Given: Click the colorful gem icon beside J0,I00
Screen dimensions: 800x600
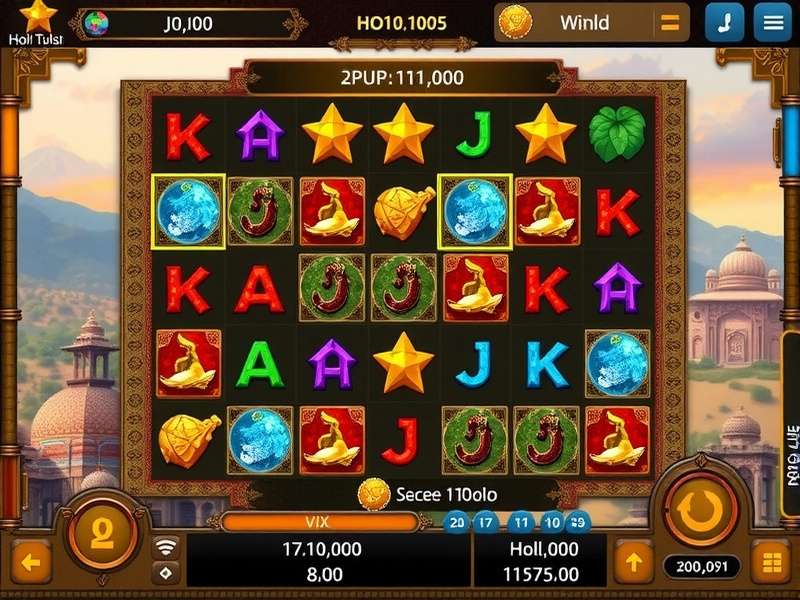Looking at the screenshot, I should tap(97, 23).
